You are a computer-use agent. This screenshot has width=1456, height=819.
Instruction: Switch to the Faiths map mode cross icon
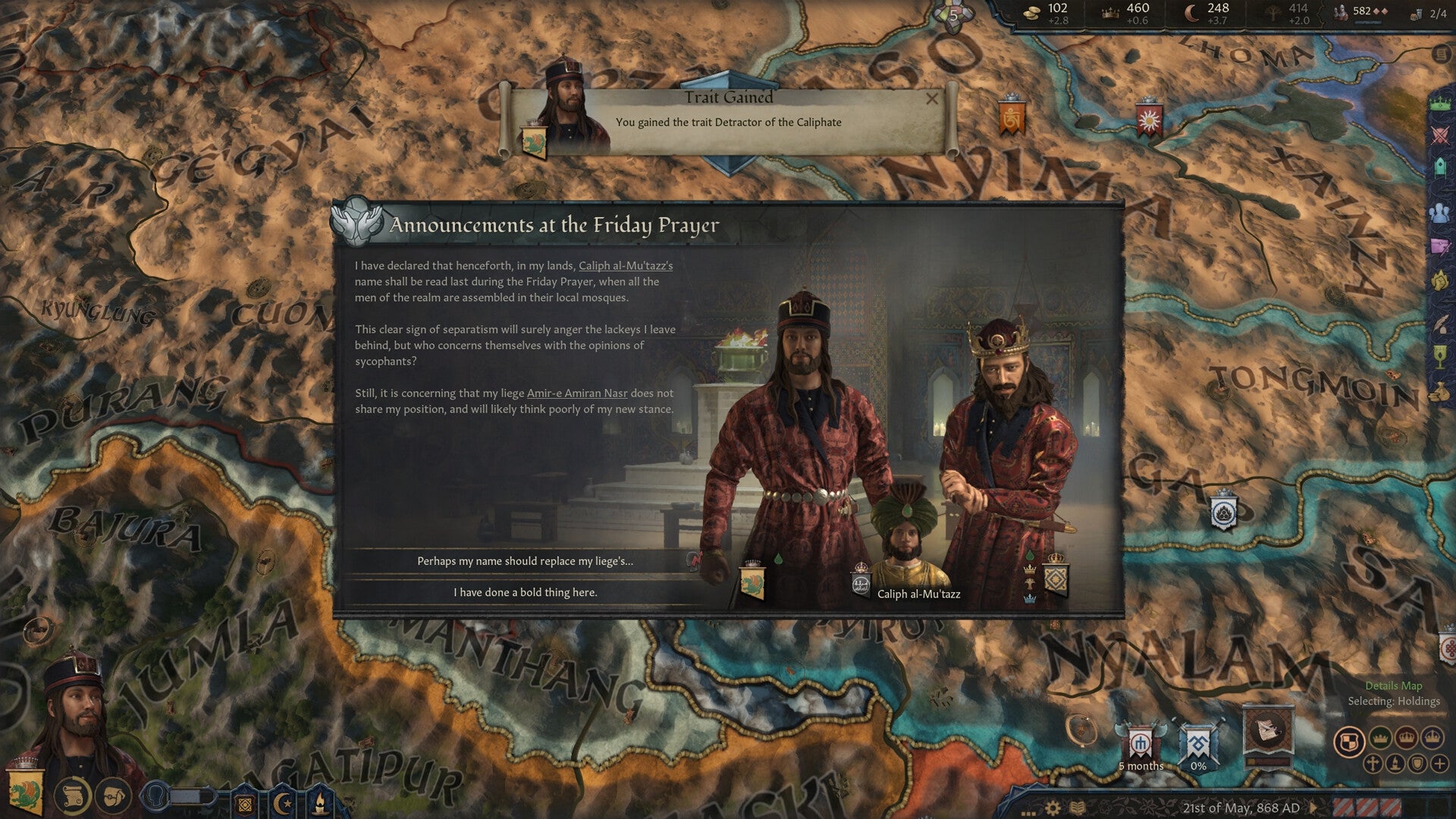1373,764
